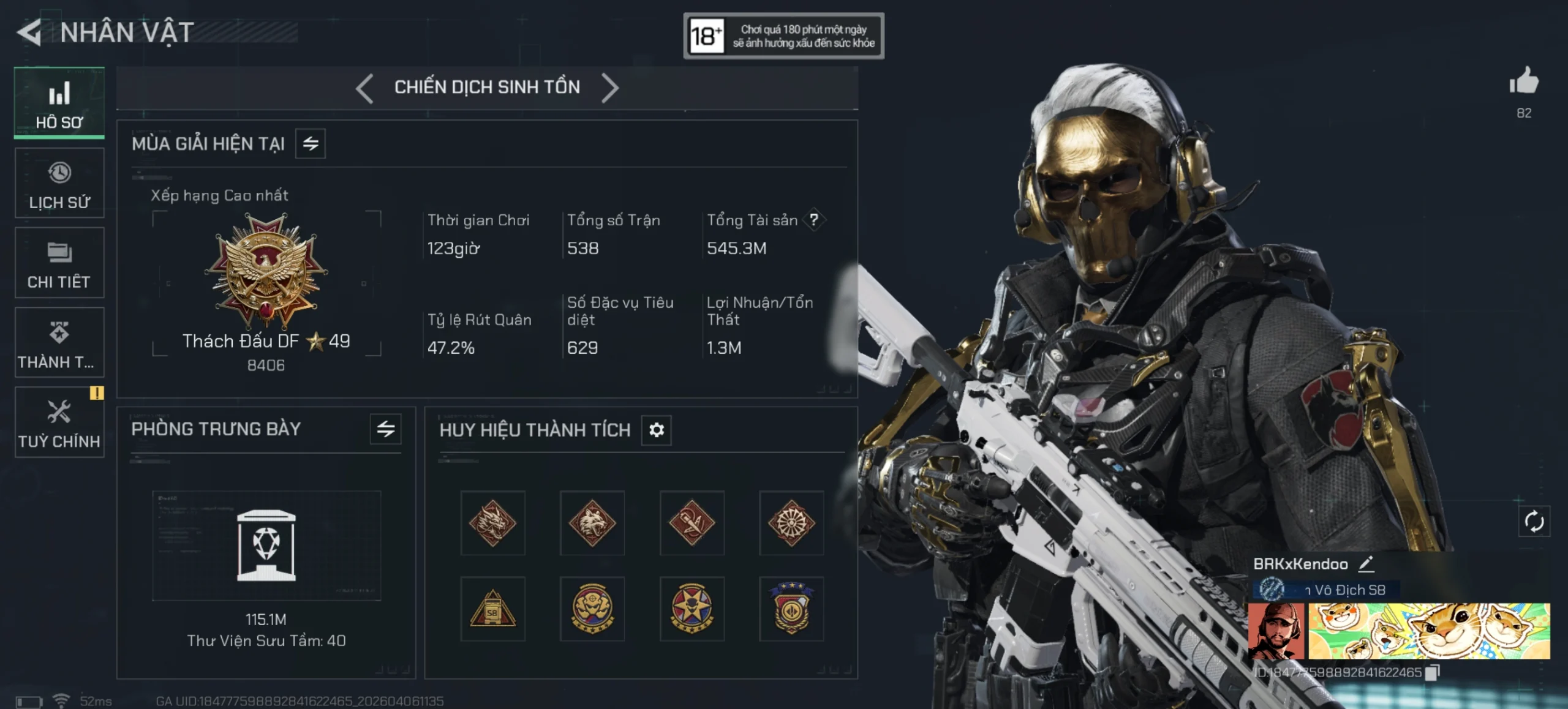Viewport: 1568px width, 709px height.
Task: Edit the BRKxKendoo player name
Action: (1366, 564)
